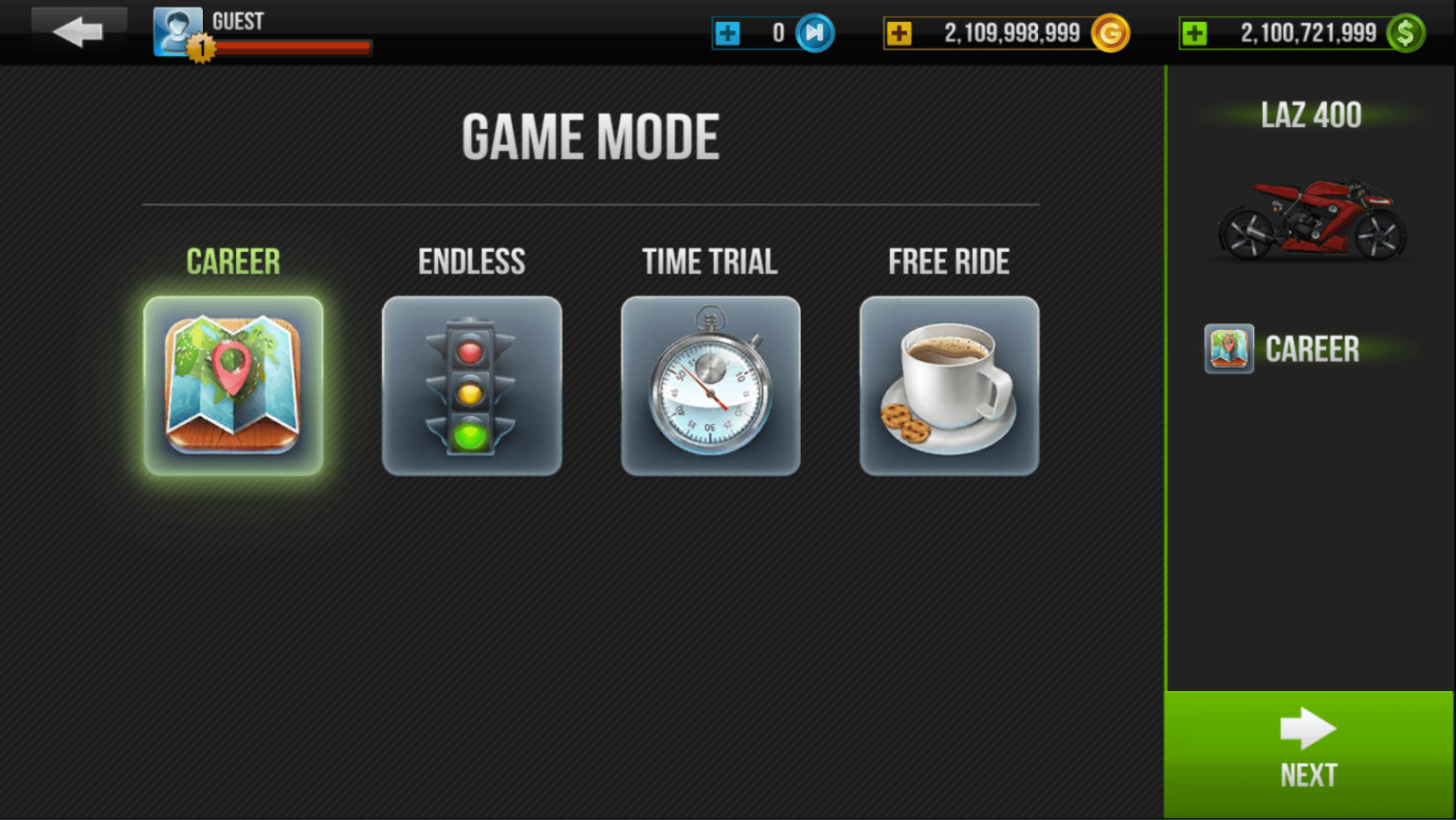
Task: Click the small Career map icon in sidebar
Action: [x=1228, y=349]
